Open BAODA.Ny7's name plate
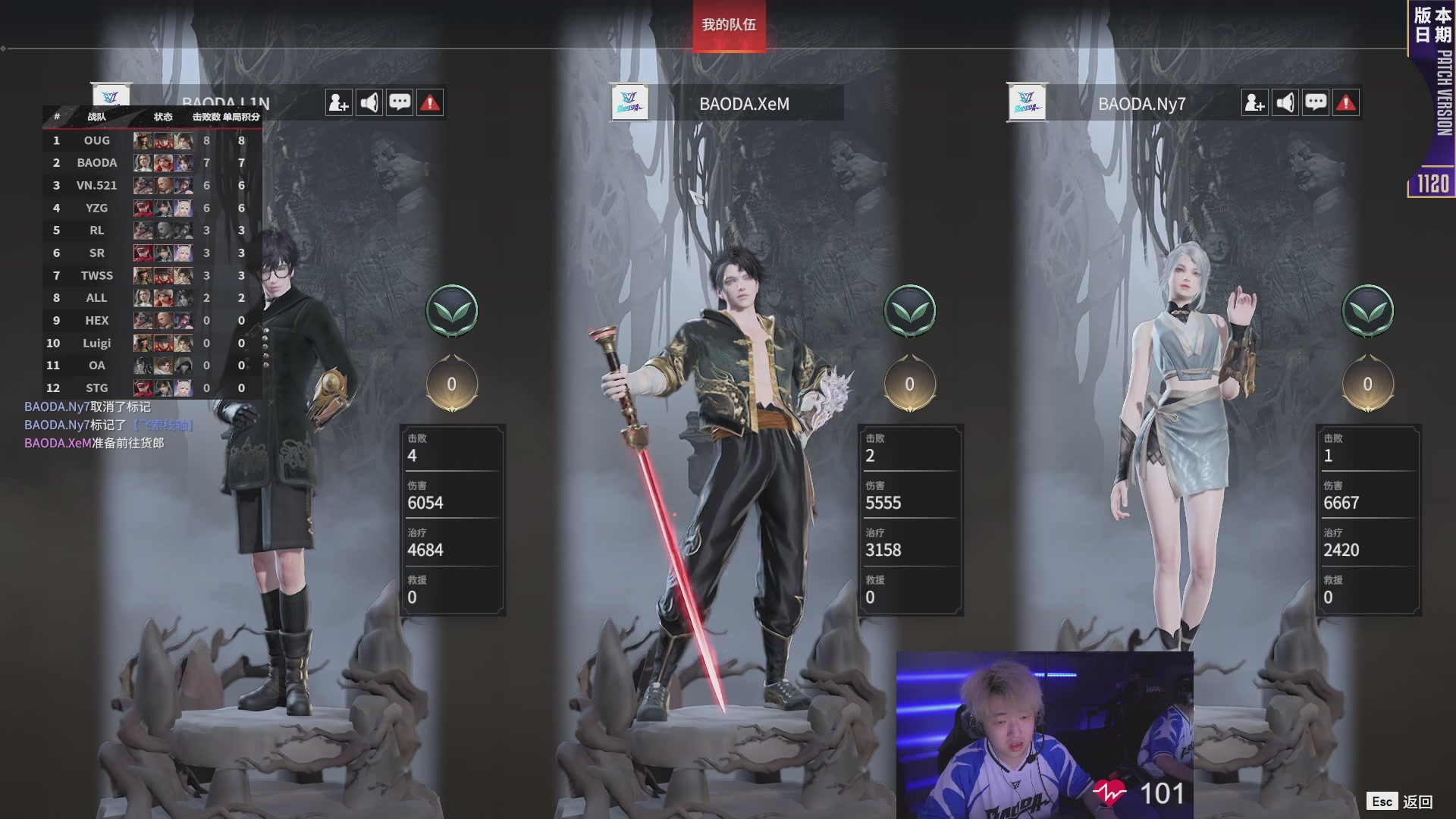Screen dimensions: 1456x819 click(1141, 104)
